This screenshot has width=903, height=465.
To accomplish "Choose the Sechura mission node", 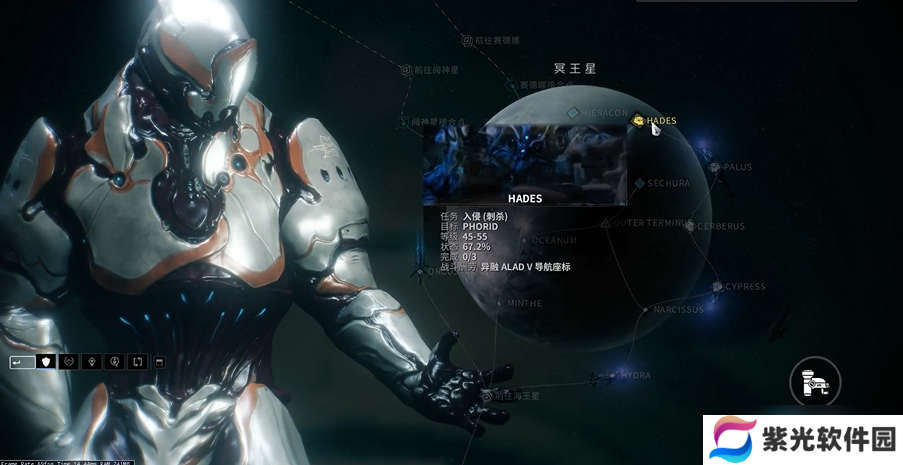I will (x=640, y=184).
